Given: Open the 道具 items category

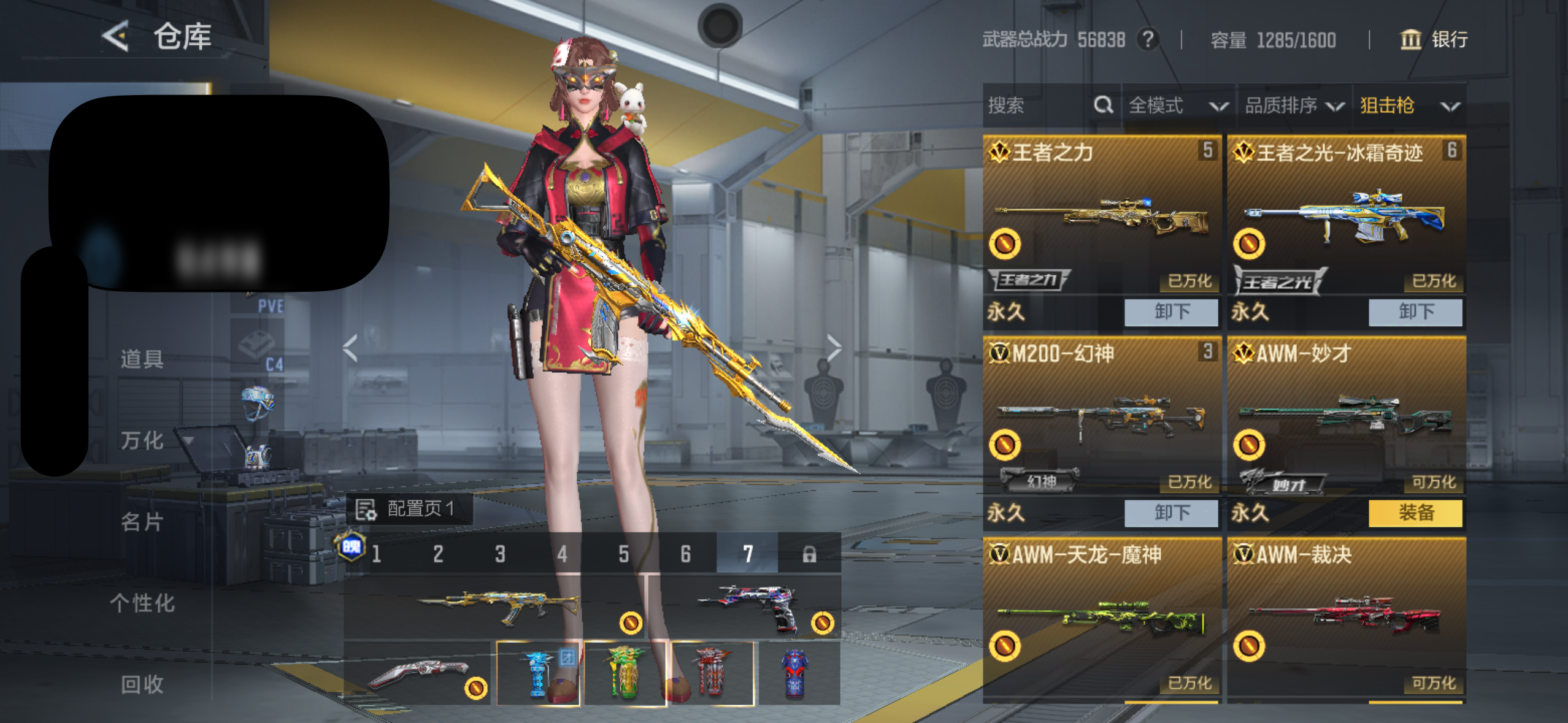Looking at the screenshot, I should (142, 359).
